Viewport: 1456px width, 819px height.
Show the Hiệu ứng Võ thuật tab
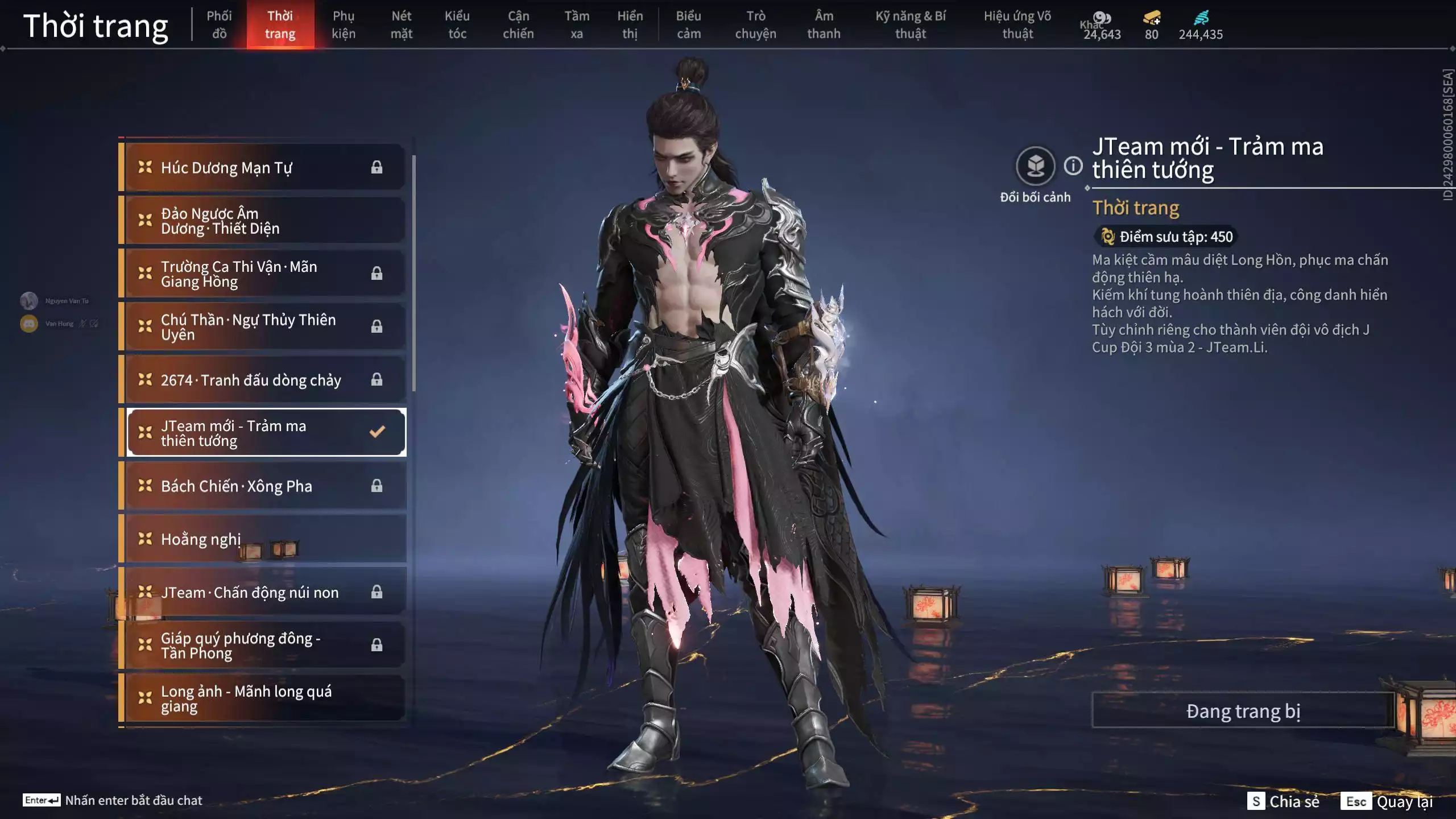(1017, 24)
